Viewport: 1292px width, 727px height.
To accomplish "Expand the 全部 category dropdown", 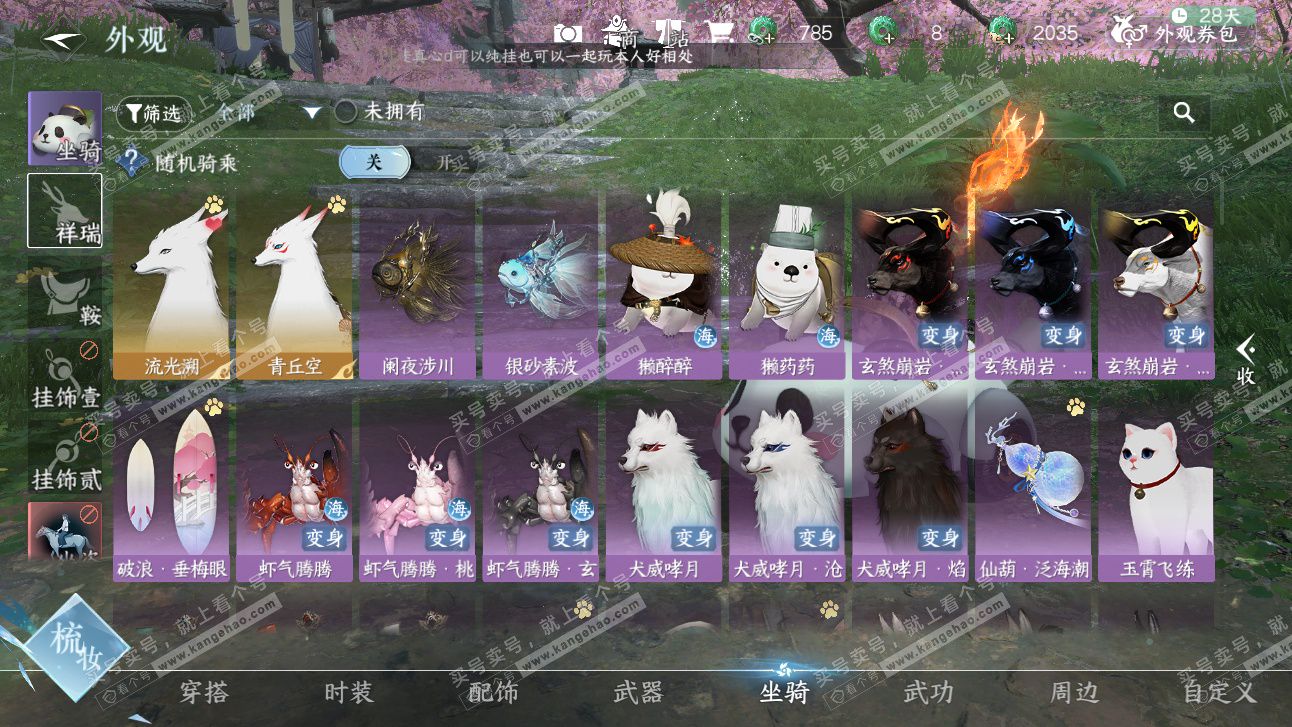I will 312,113.
